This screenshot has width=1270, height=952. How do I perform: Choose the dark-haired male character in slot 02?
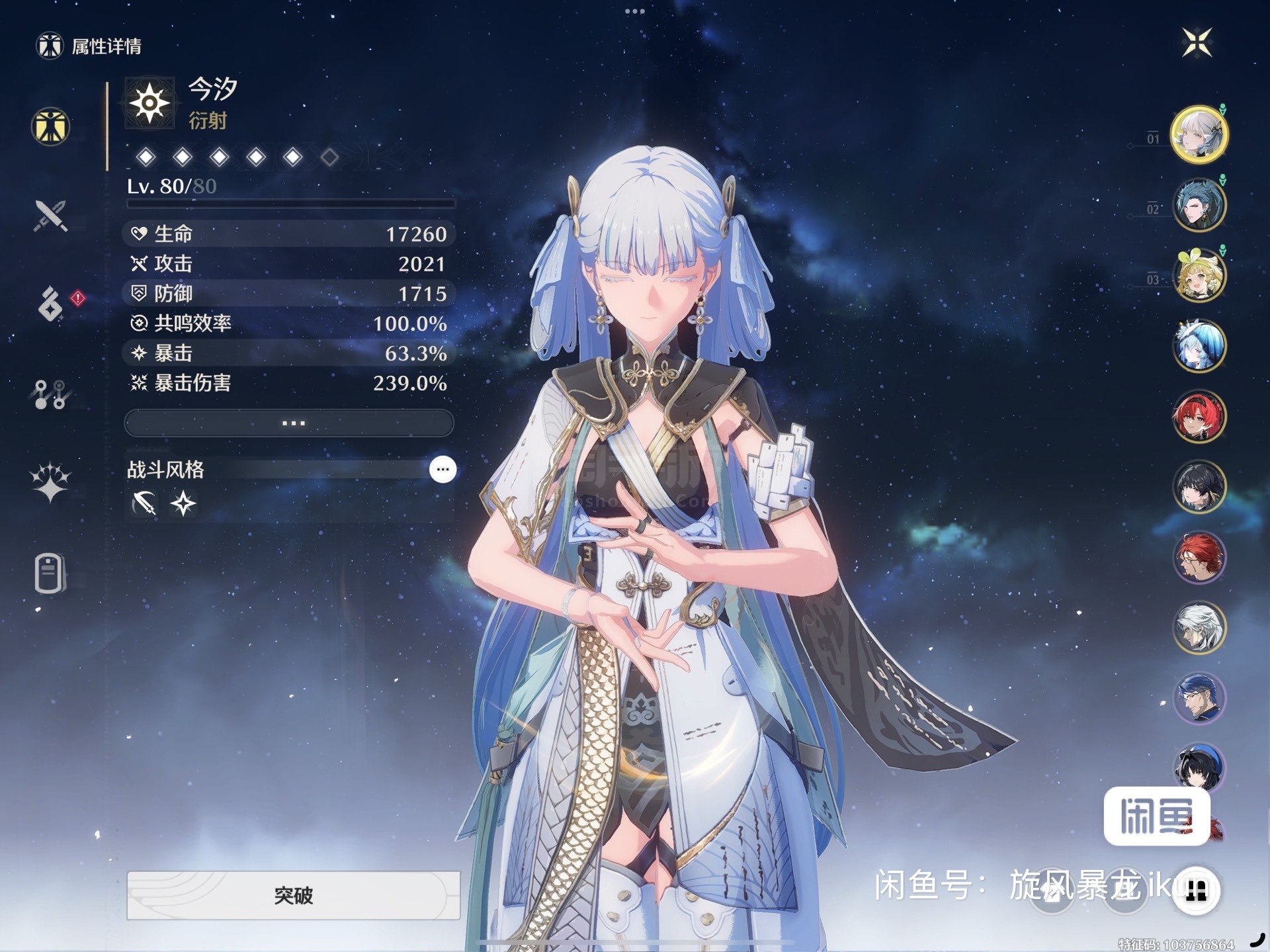pyautogui.click(x=1199, y=204)
